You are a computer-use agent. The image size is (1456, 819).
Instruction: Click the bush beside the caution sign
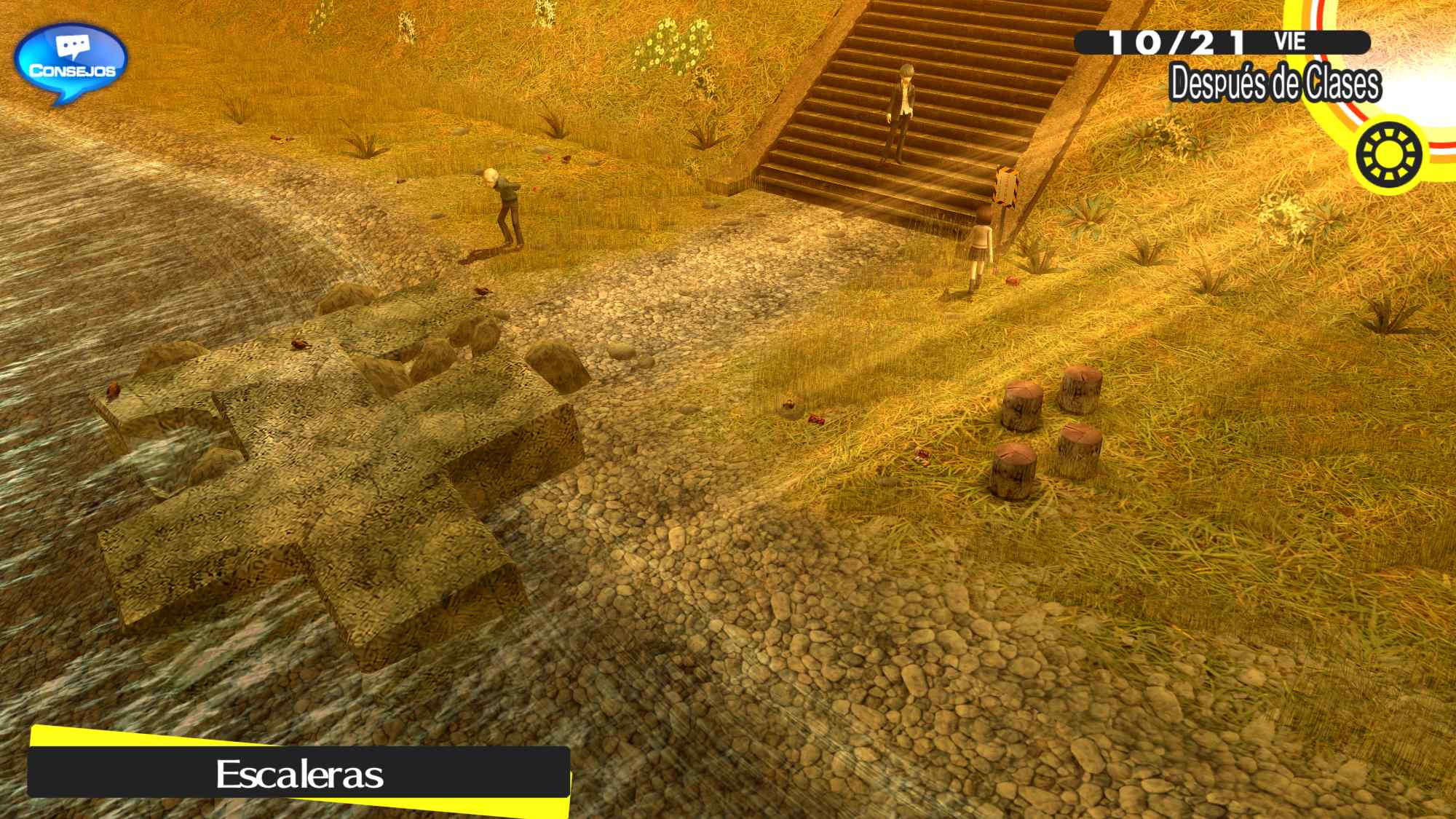[1085, 215]
